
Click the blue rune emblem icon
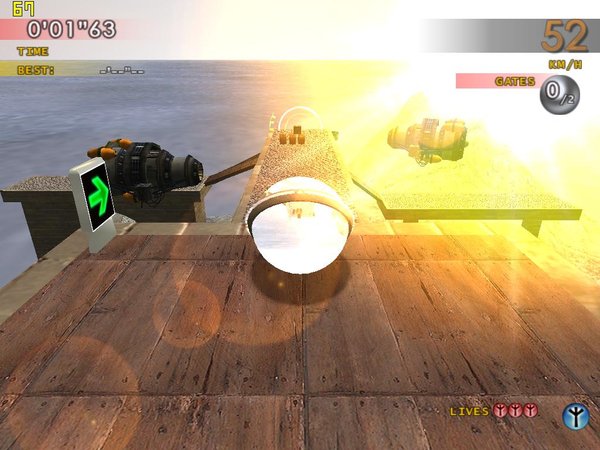click(574, 414)
